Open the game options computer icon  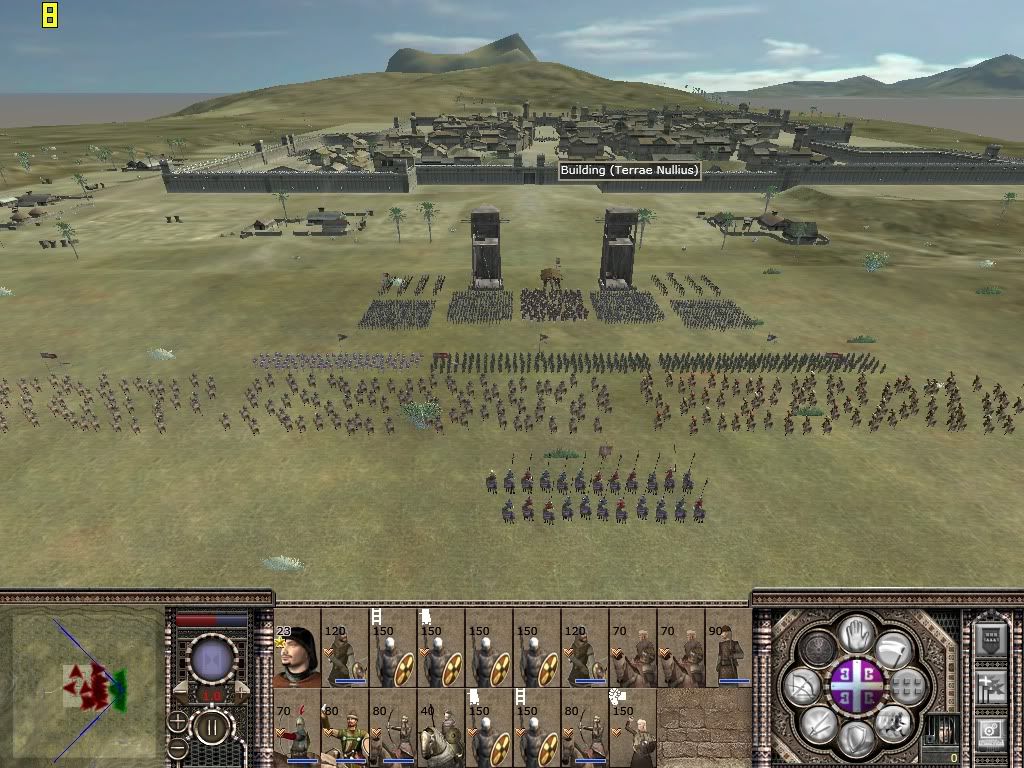point(990,733)
